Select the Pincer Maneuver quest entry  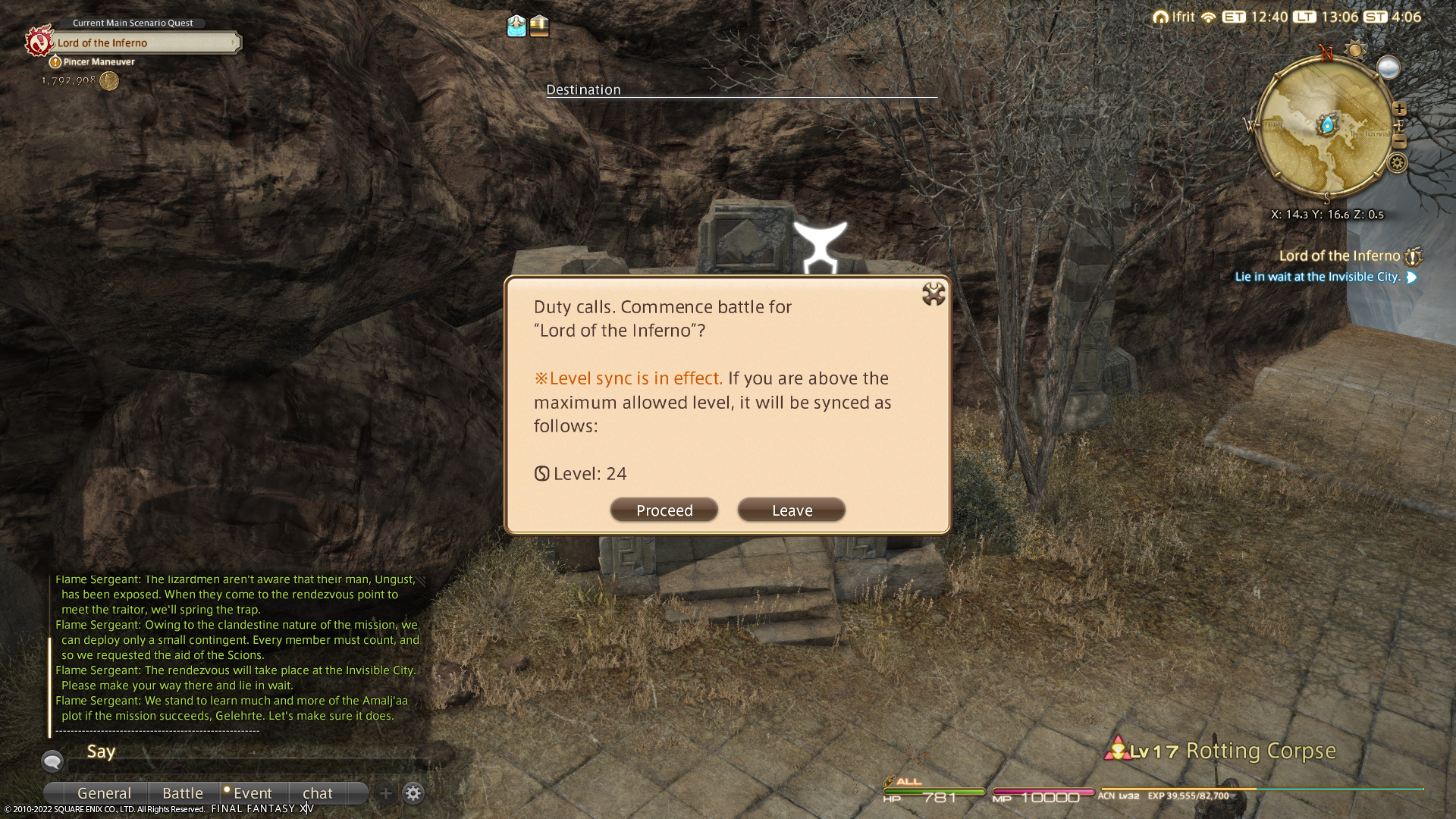click(99, 62)
